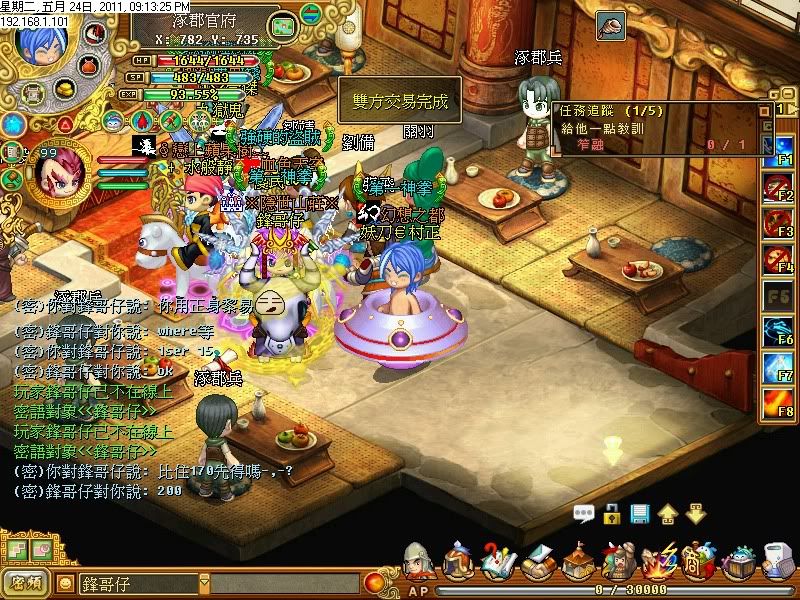
Task: Click the floppy disk save icon
Action: coord(640,515)
